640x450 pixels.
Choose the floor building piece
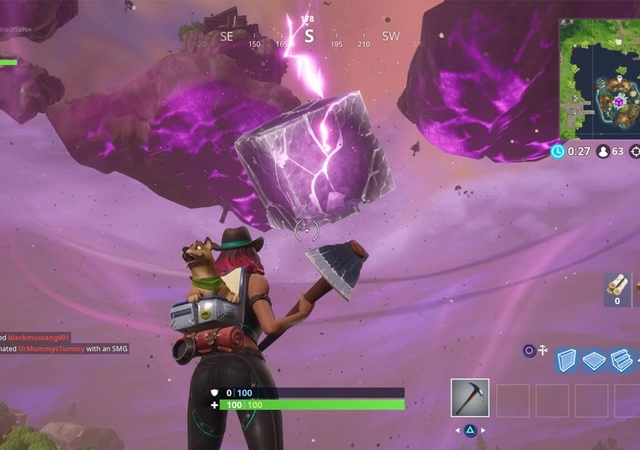[594, 360]
